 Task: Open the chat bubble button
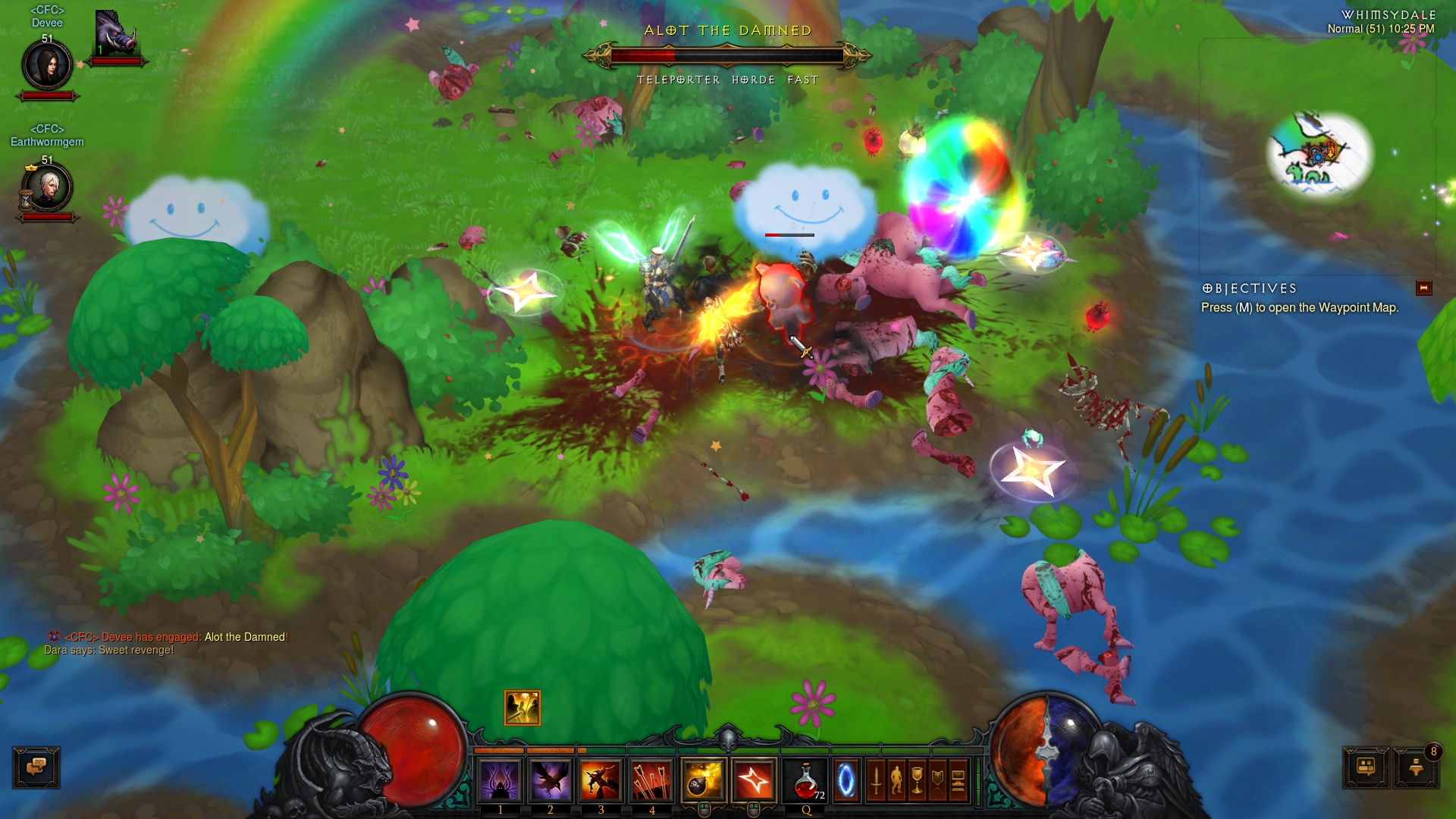(36, 767)
